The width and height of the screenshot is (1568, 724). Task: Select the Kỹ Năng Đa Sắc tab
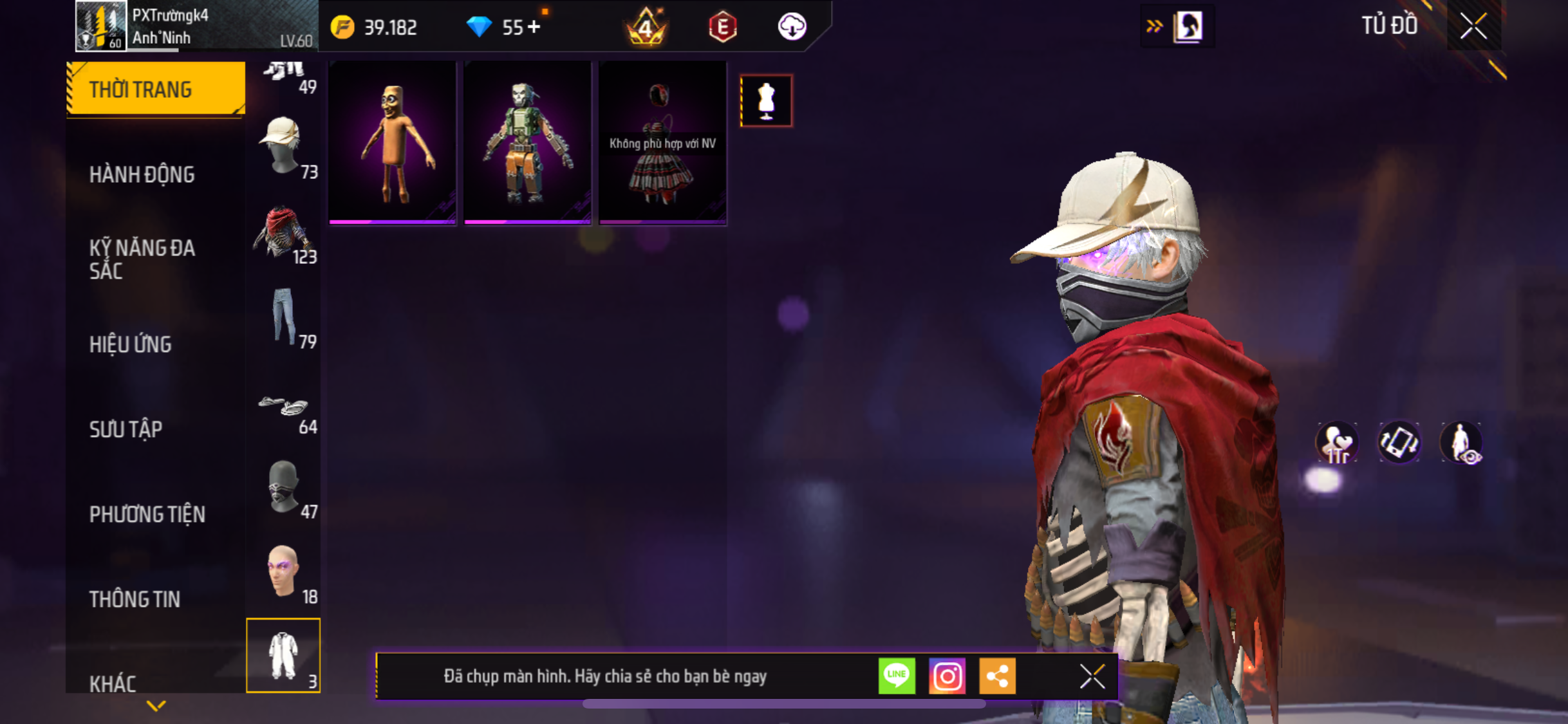[142, 259]
